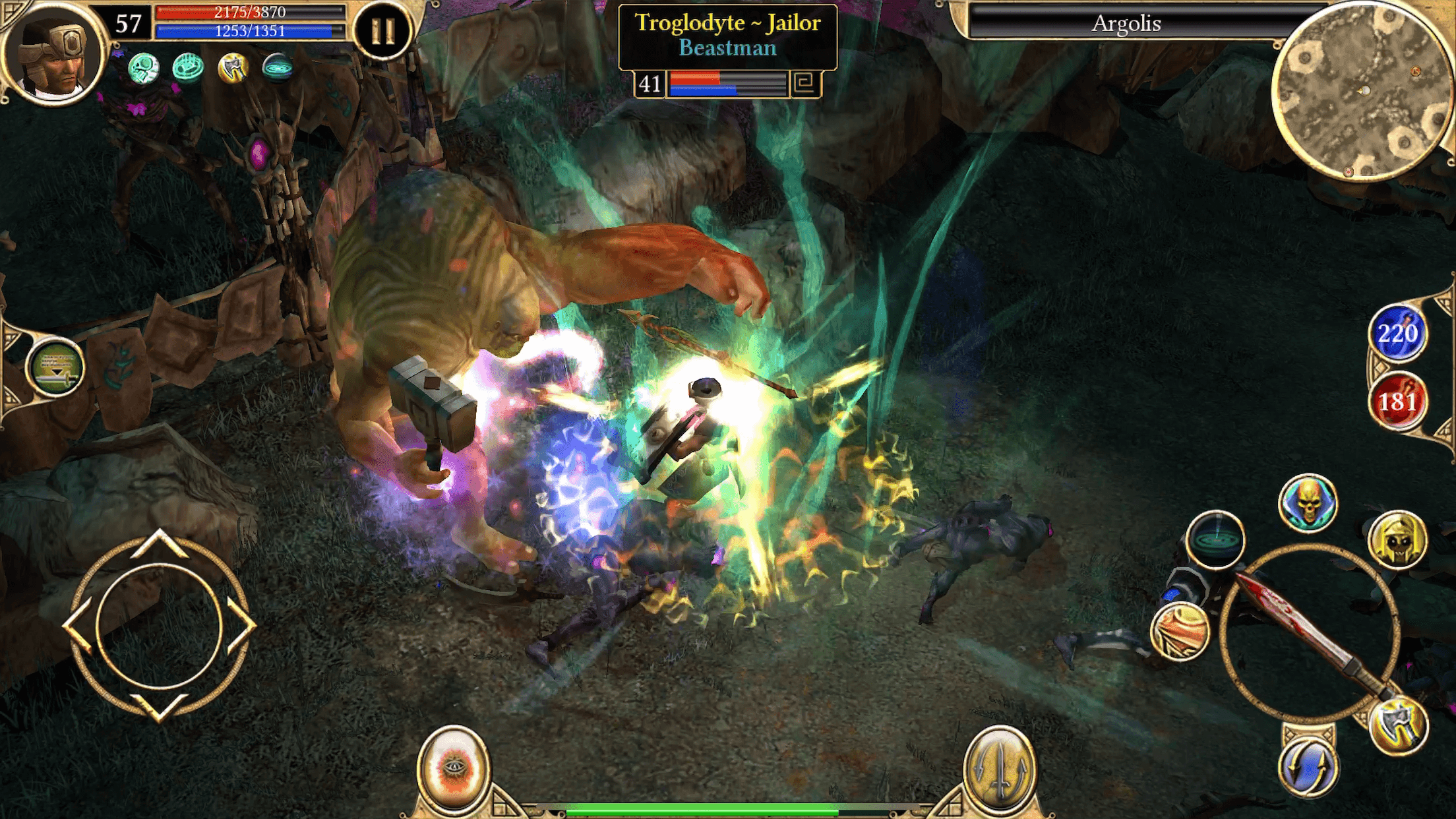Open the hero portrait in the top-left corner
Screen dimensions: 1456x819
[x=56, y=56]
